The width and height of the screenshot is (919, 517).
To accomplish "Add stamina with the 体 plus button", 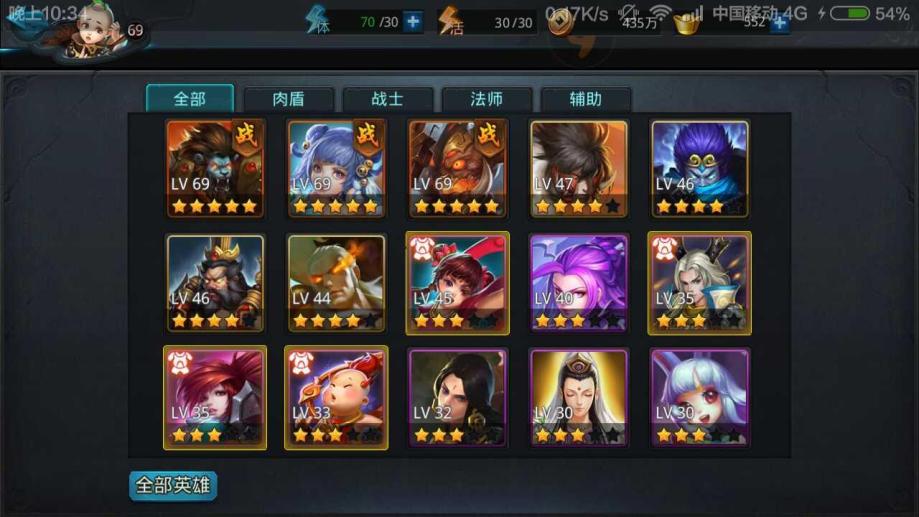I will point(413,22).
